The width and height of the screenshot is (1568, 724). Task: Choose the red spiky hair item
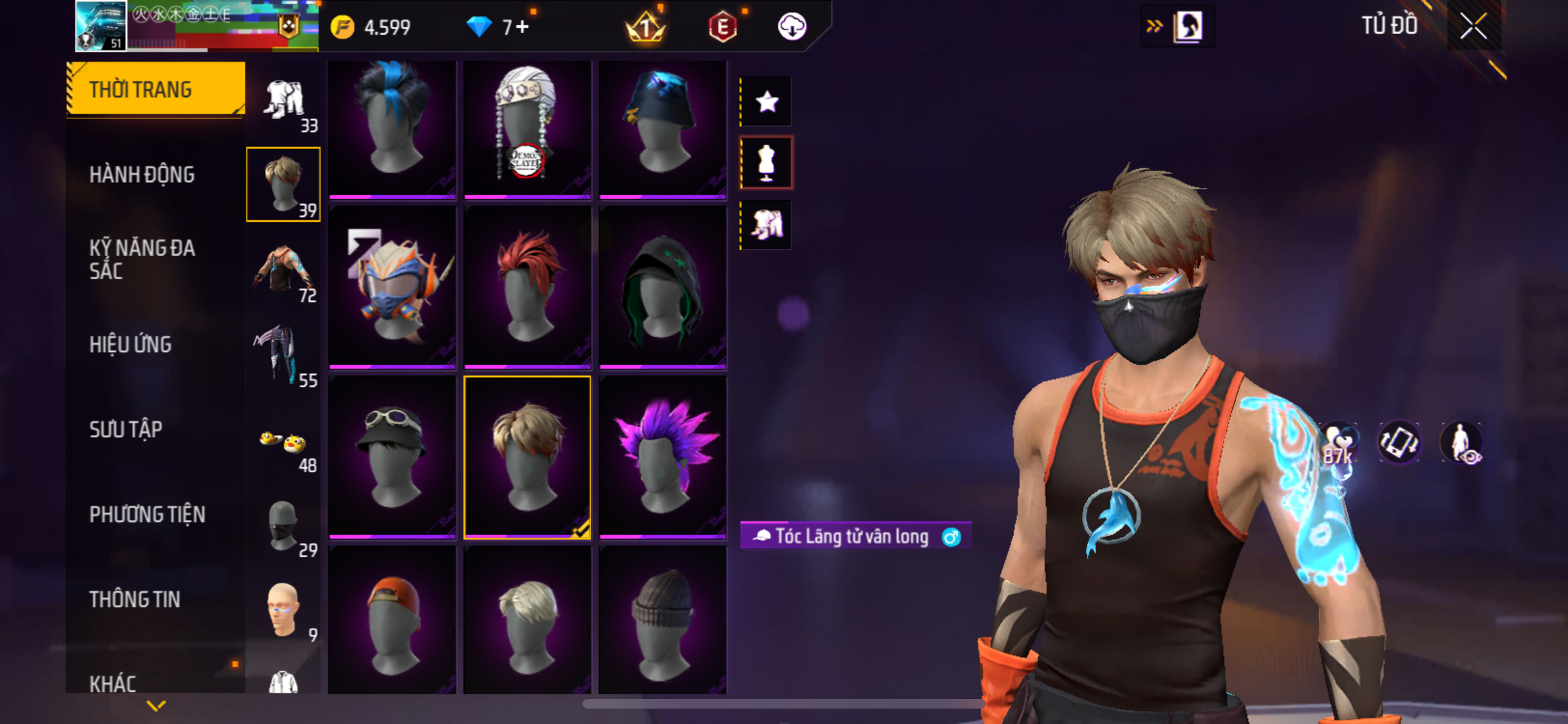[527, 288]
